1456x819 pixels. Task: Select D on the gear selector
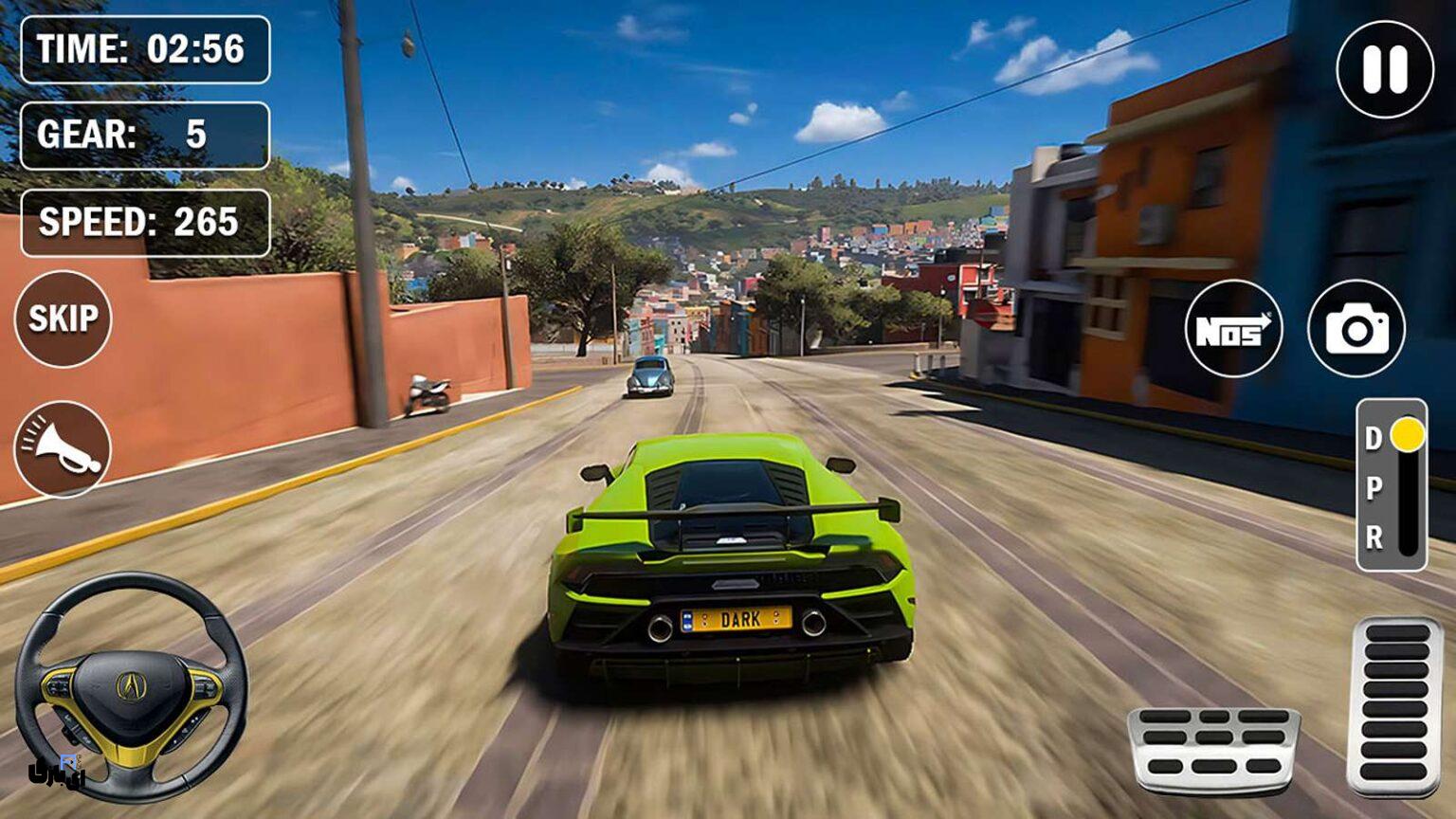(x=1374, y=438)
